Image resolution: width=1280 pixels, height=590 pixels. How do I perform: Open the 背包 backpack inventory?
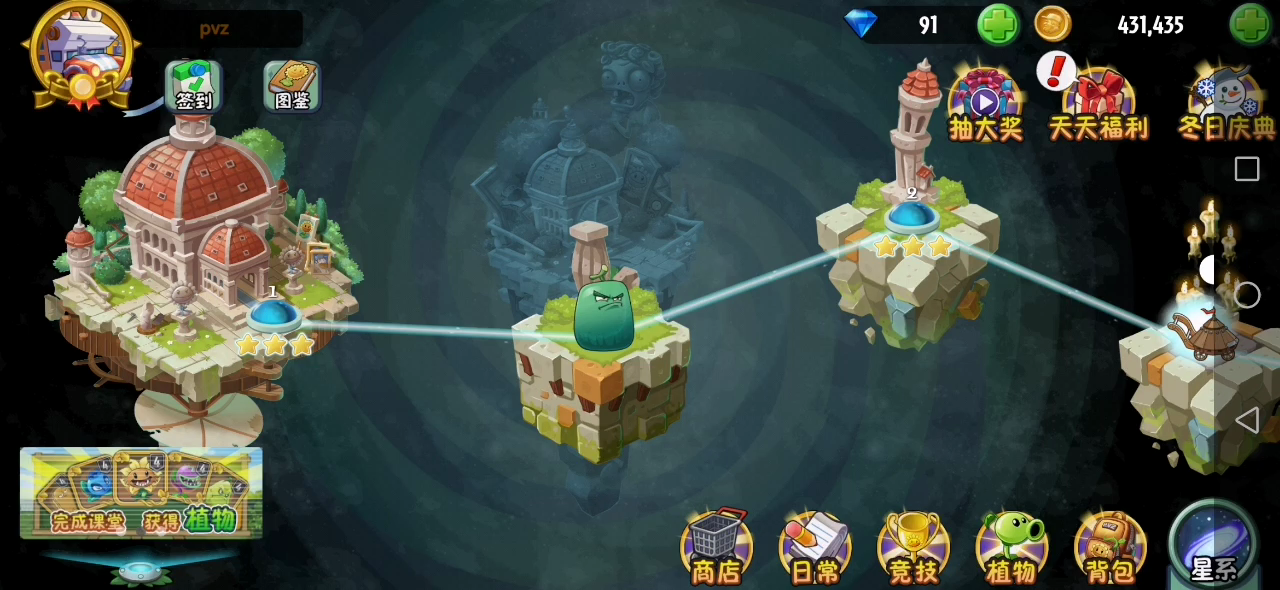1109,546
